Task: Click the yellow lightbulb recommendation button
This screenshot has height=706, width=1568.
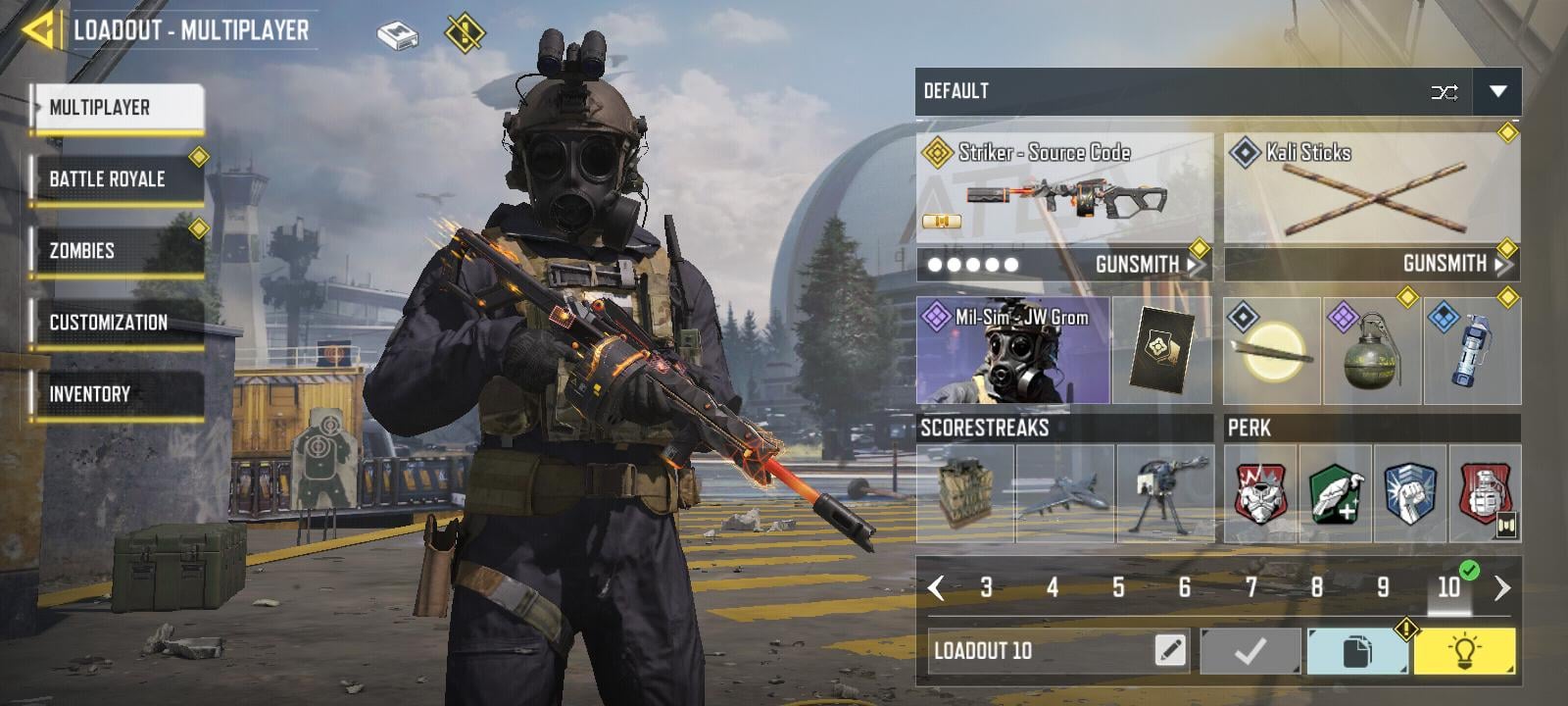Action: pyautogui.click(x=1464, y=651)
